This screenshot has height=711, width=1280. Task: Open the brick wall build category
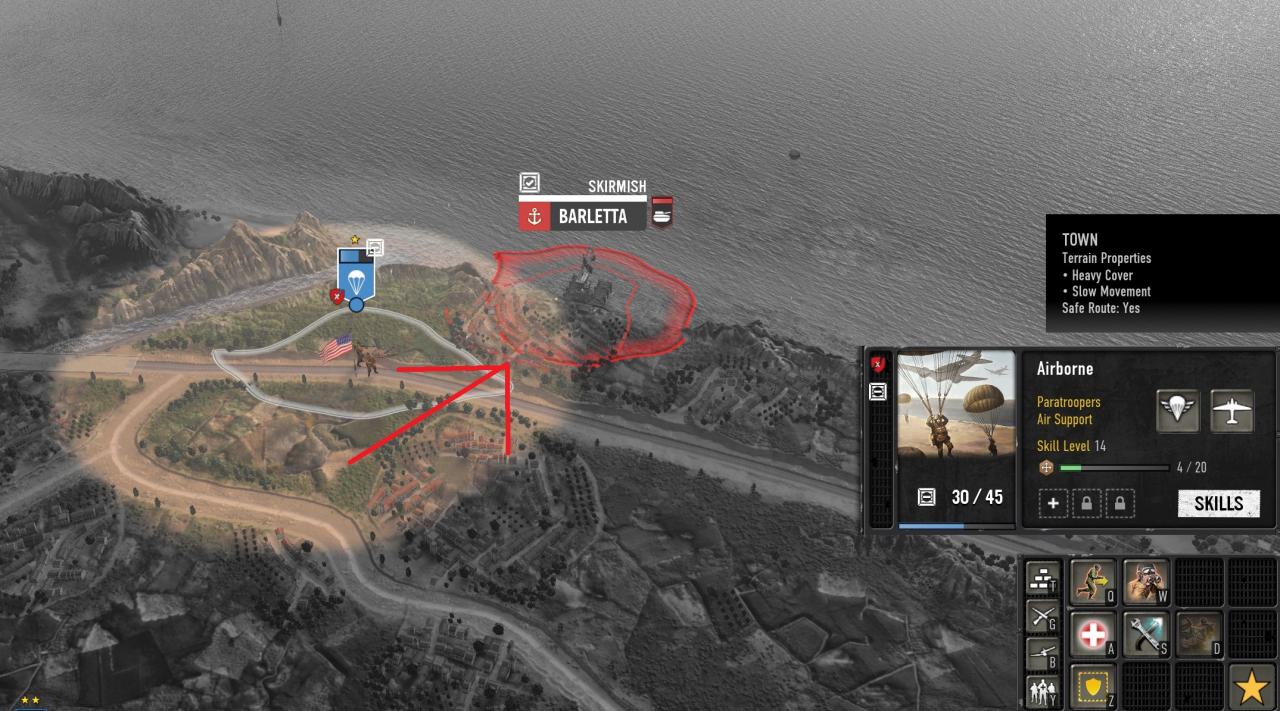tap(1043, 580)
